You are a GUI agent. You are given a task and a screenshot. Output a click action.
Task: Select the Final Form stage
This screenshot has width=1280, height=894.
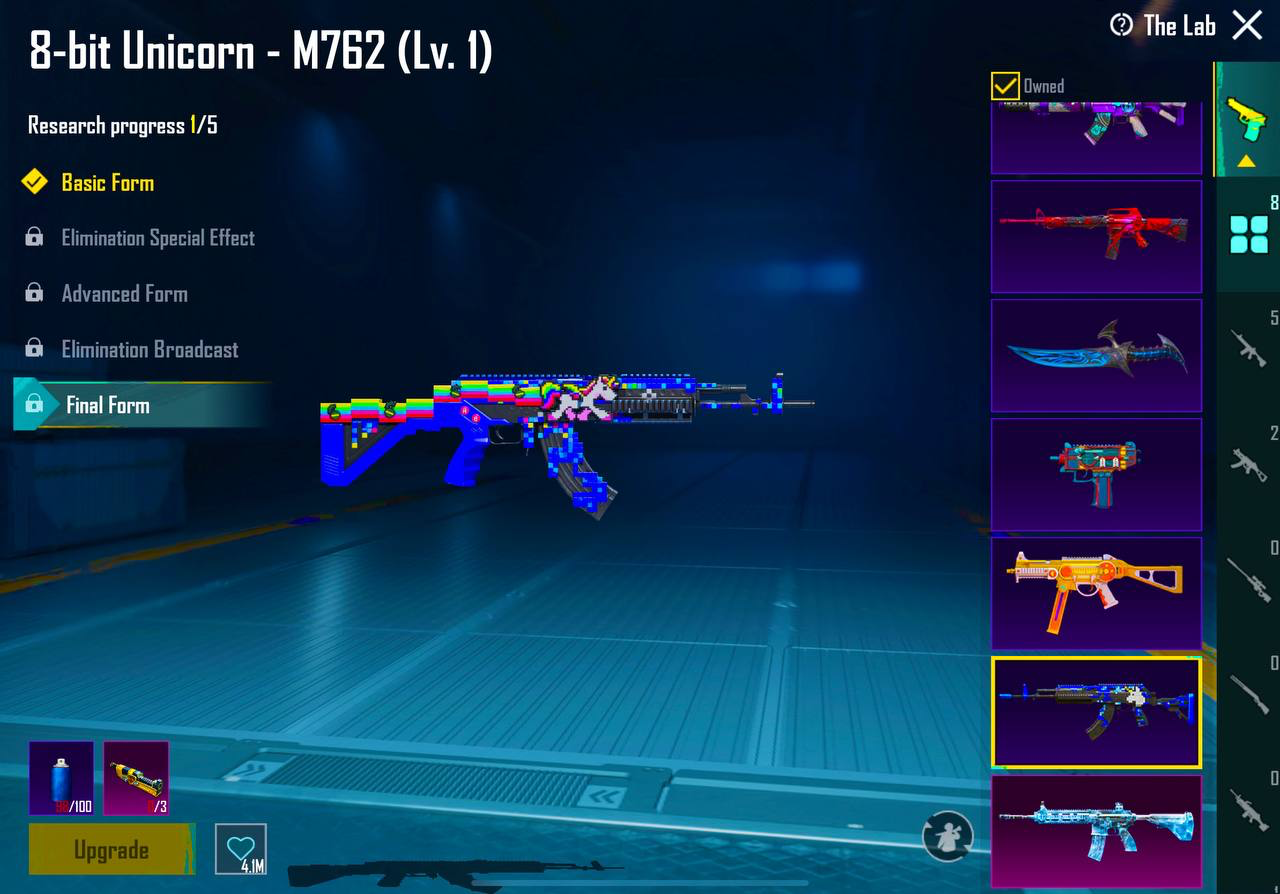[107, 405]
